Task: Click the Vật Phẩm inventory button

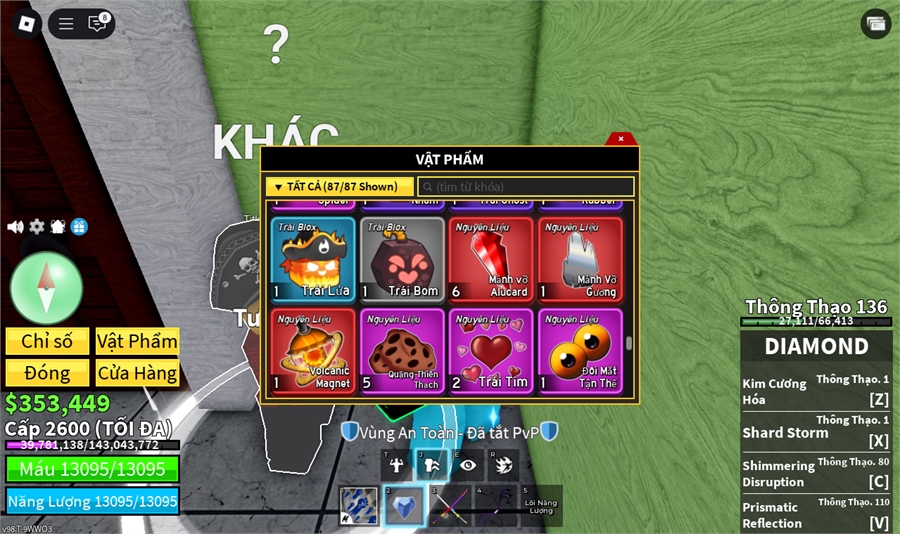Action: pos(137,341)
